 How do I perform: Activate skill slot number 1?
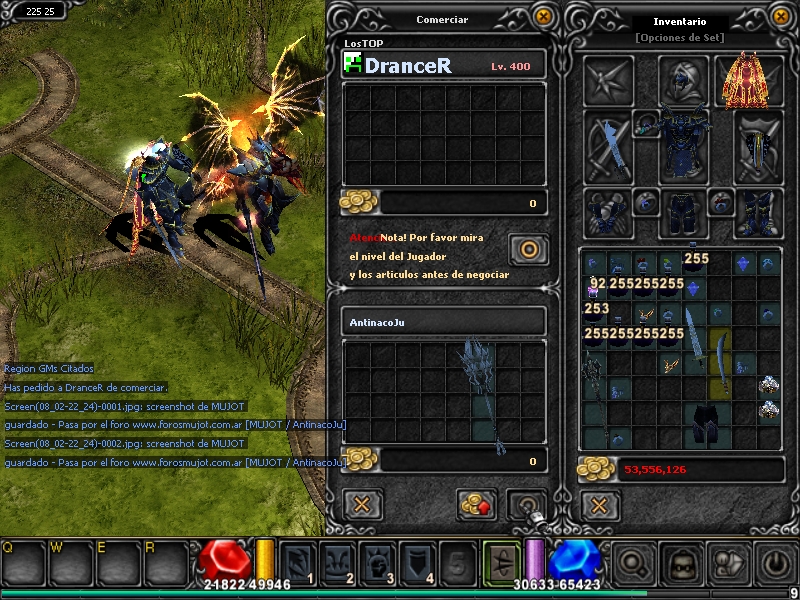[298, 564]
